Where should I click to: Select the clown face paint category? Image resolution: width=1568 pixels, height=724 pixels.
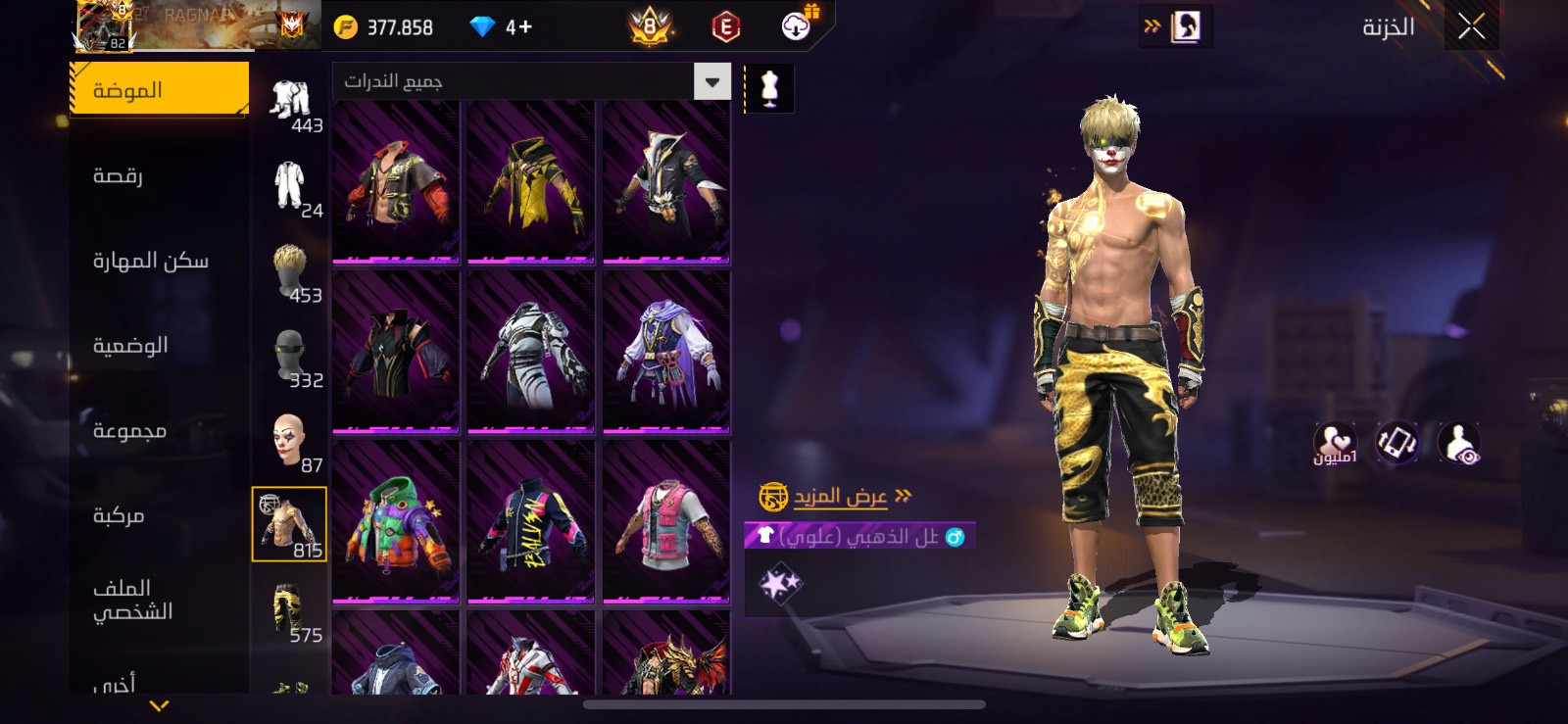click(288, 442)
